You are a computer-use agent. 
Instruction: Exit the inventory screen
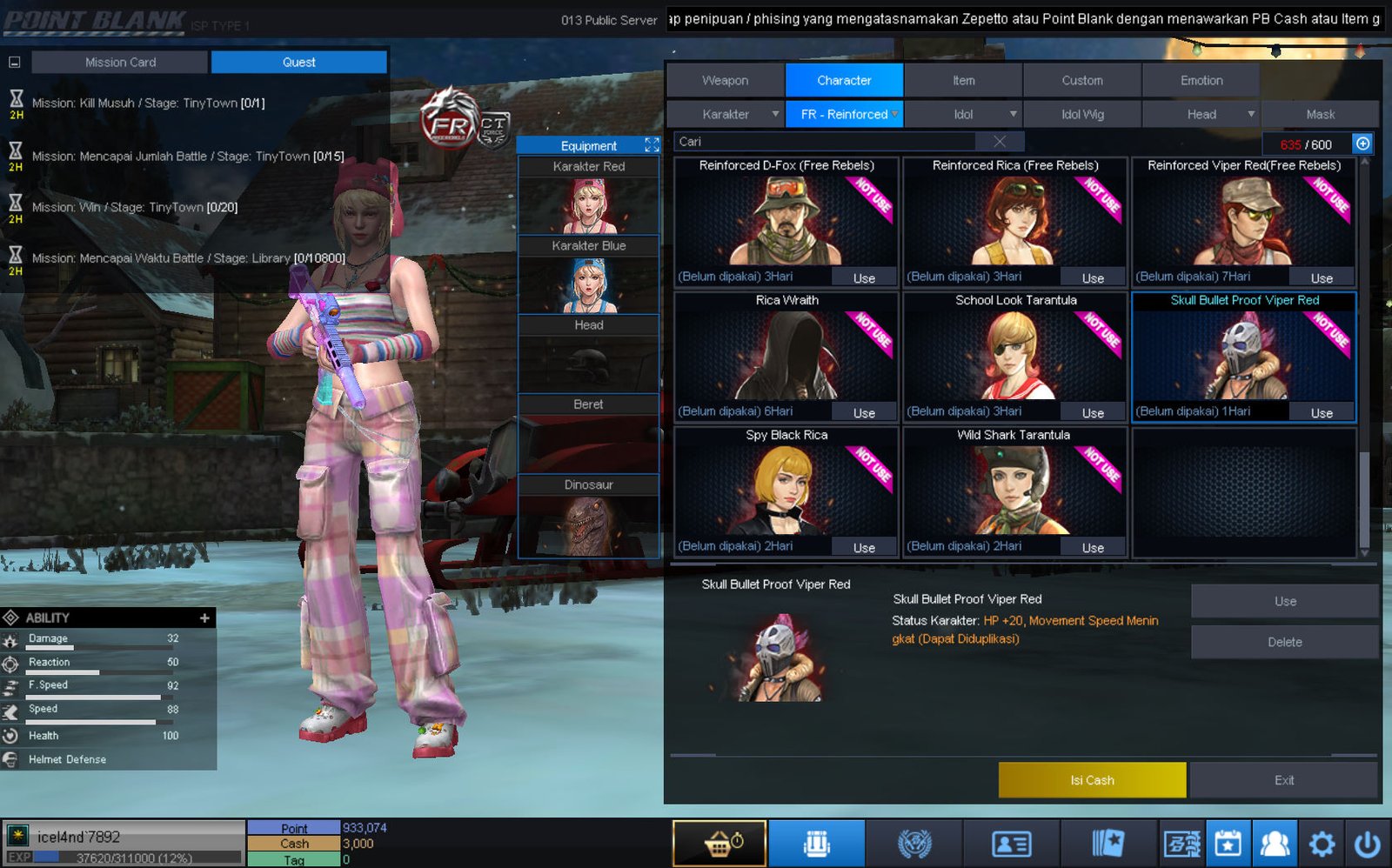[x=1284, y=780]
